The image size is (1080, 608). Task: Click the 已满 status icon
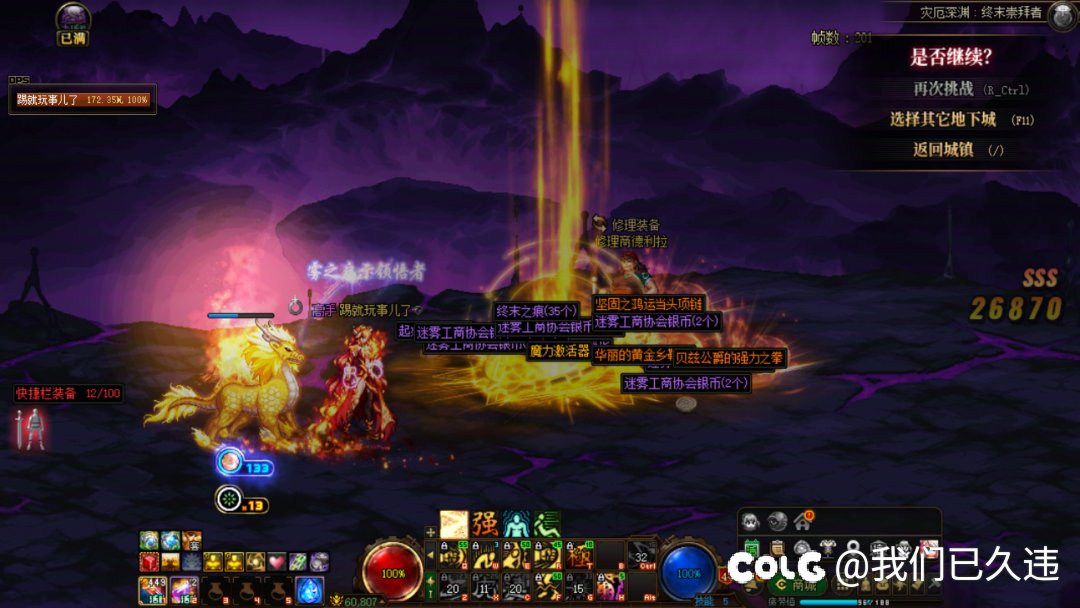(72, 22)
